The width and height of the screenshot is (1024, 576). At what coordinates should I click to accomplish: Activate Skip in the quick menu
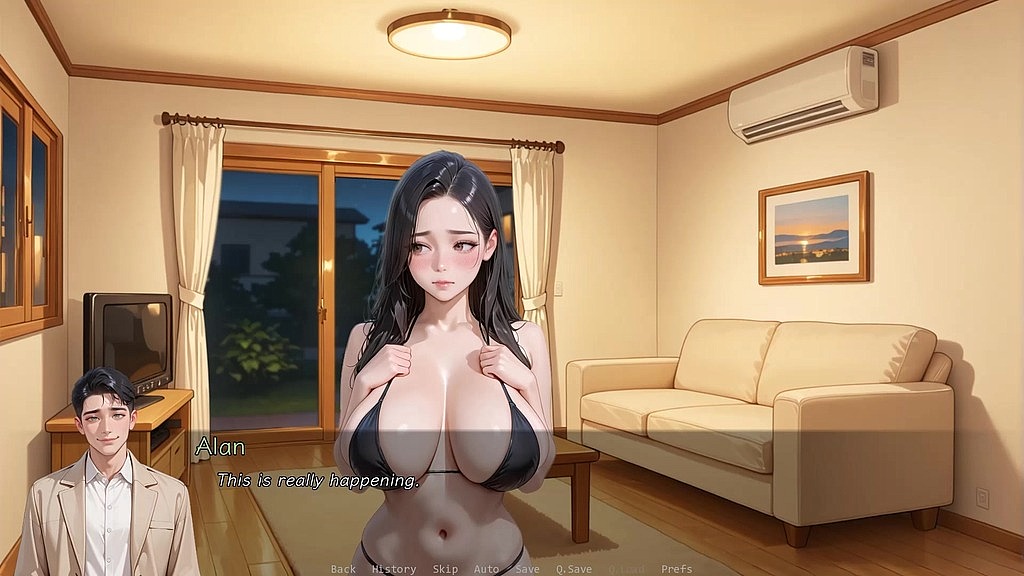[445, 569]
